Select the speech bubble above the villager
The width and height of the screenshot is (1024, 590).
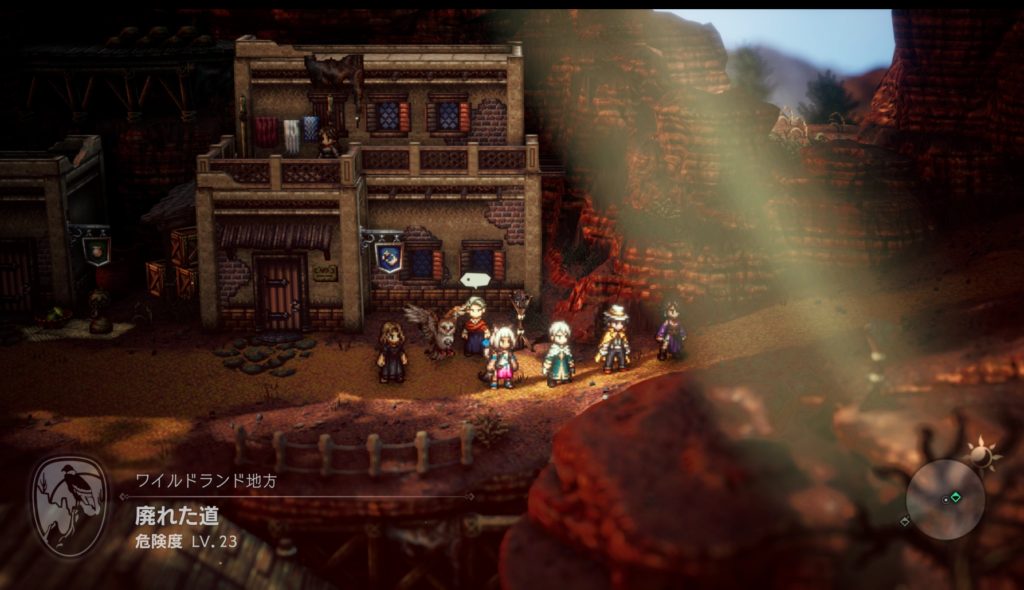[x=475, y=280]
